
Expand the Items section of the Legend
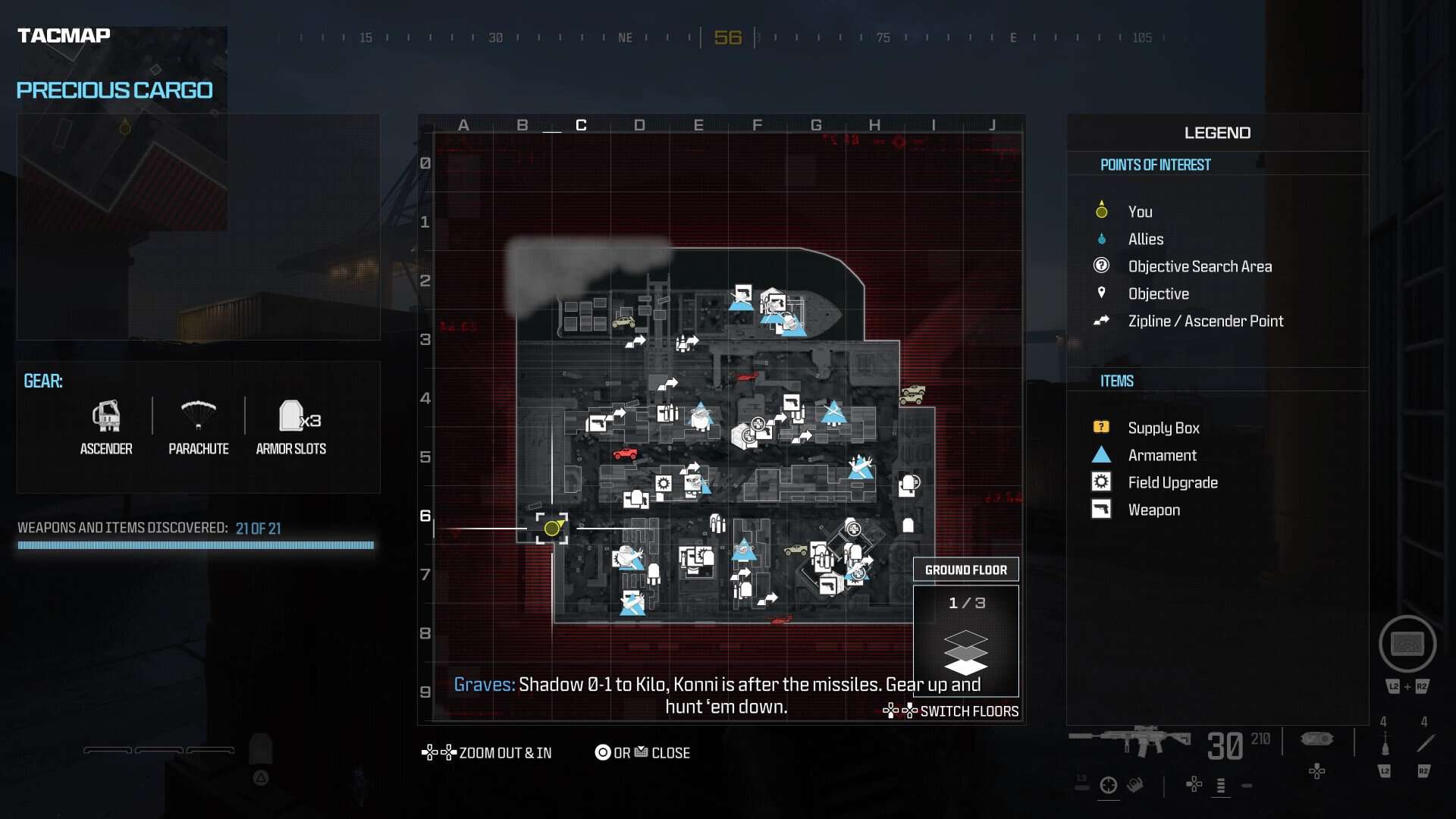[x=1116, y=381]
